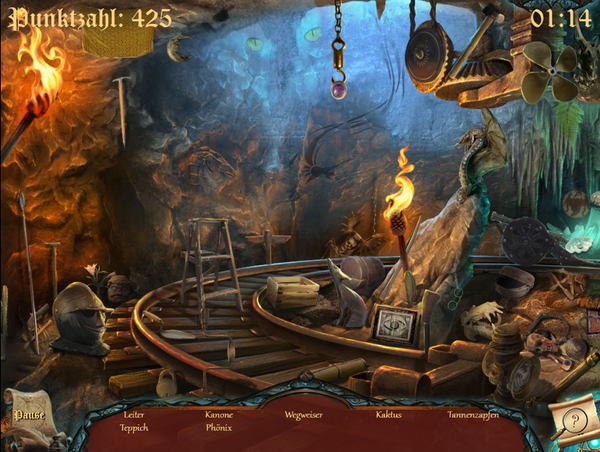Viewport: 600px width, 452px height.
Task: Click the Kanone list entry
Action: pyautogui.click(x=219, y=414)
